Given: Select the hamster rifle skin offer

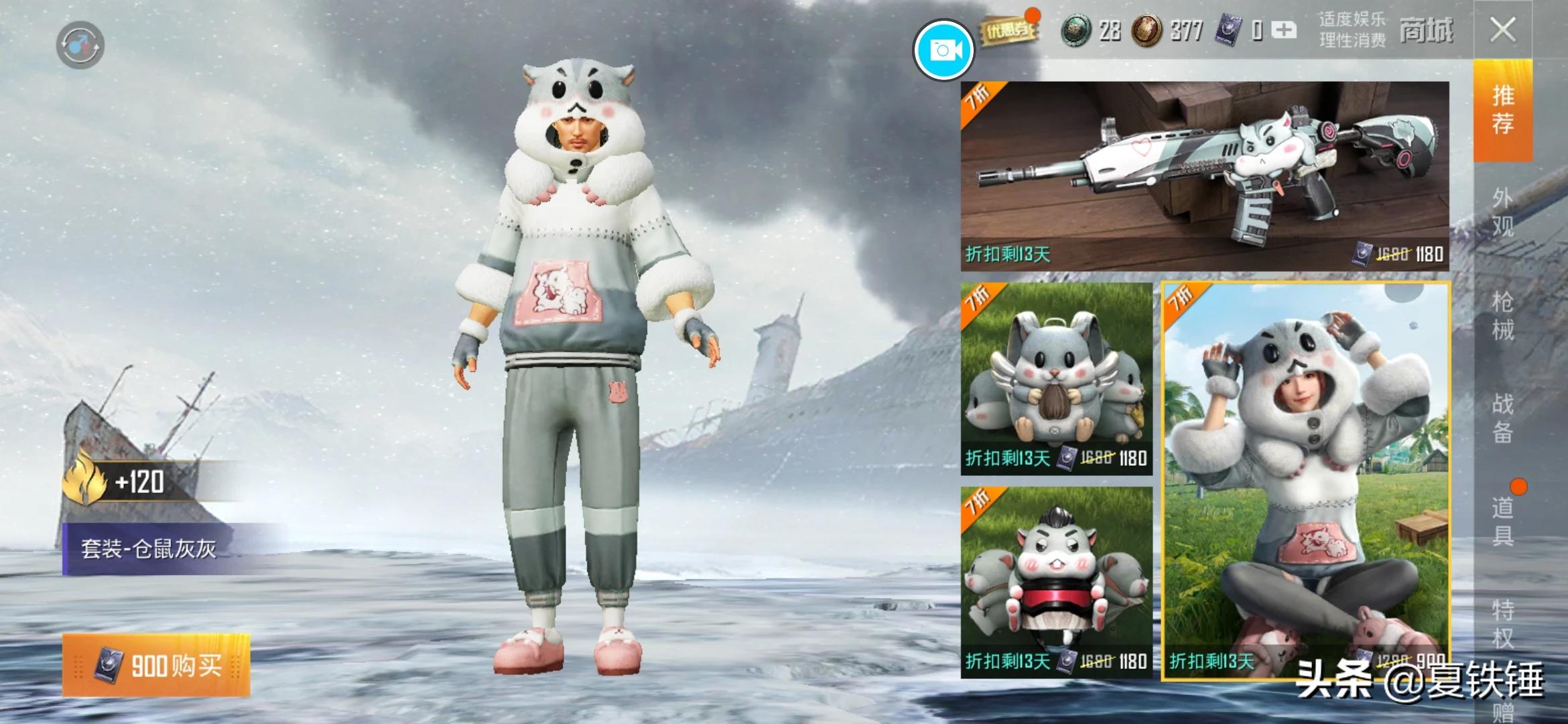Looking at the screenshot, I should coord(1204,176).
